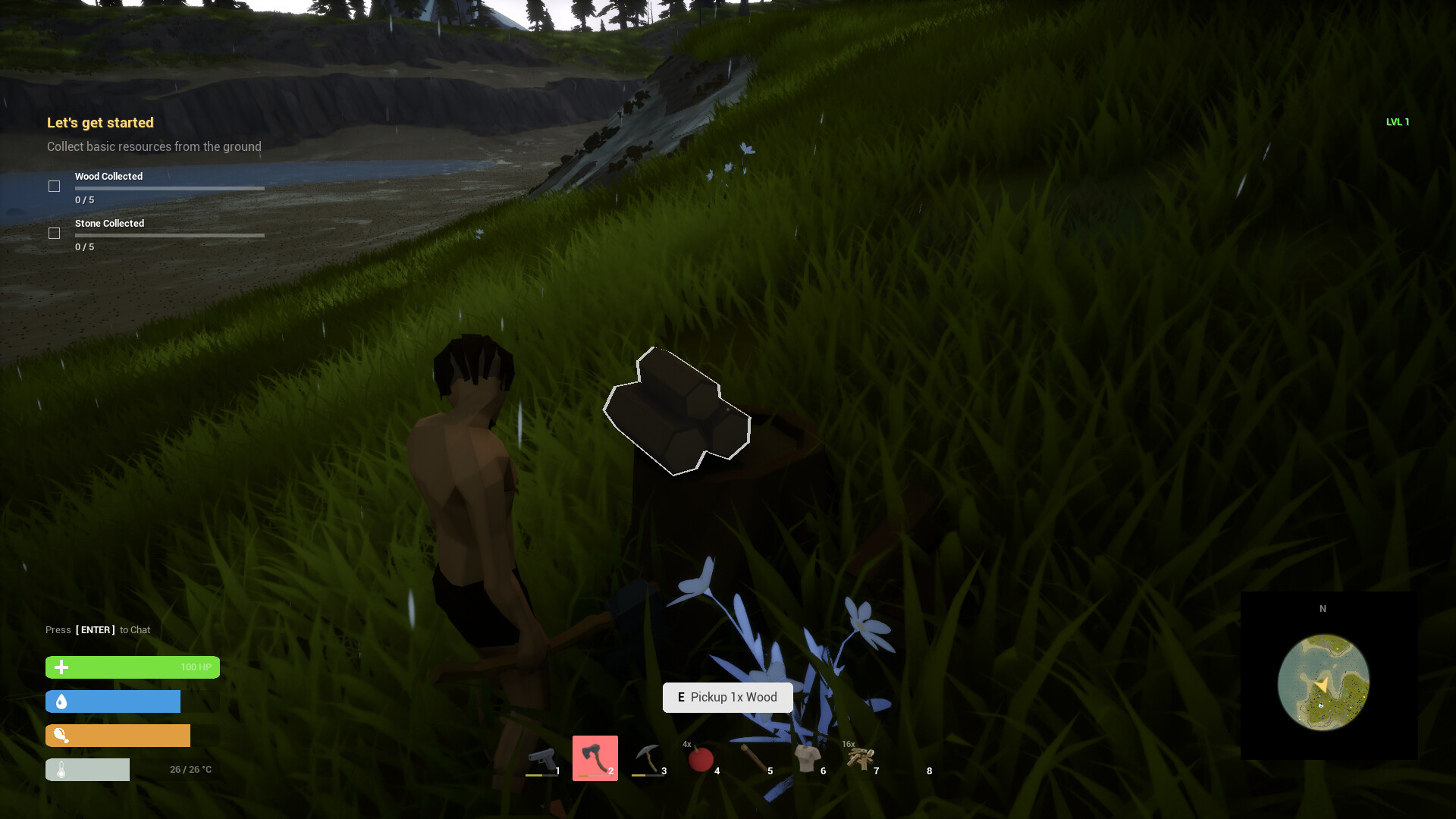Click the E key badge on pickup prompt
The height and width of the screenshot is (819, 1456).
(x=682, y=697)
